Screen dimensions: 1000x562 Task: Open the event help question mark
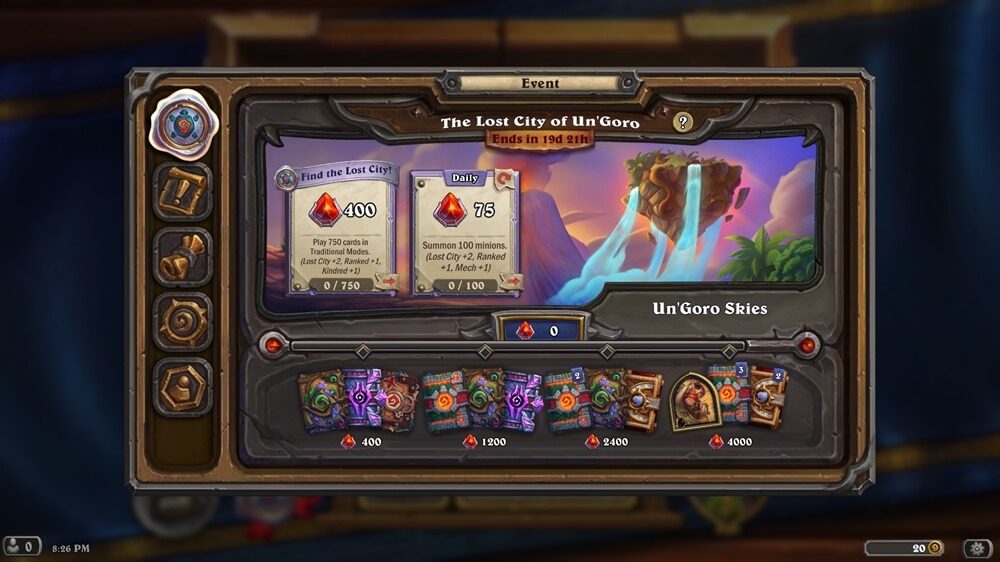(x=683, y=122)
